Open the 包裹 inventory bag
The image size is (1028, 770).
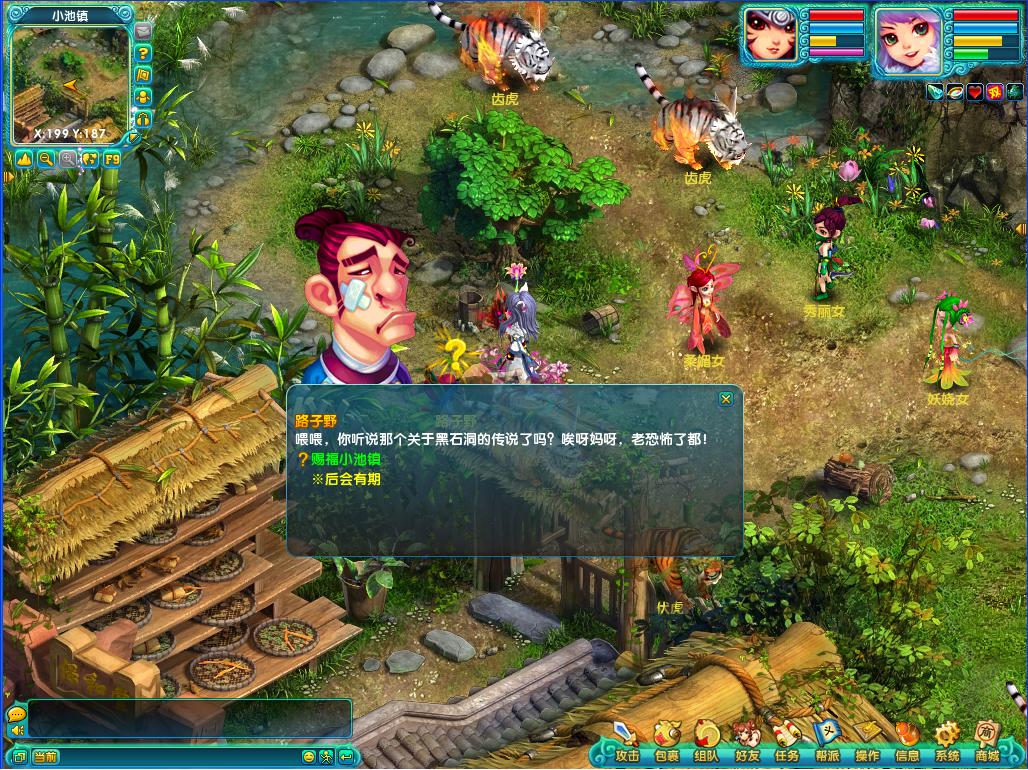pos(666,742)
